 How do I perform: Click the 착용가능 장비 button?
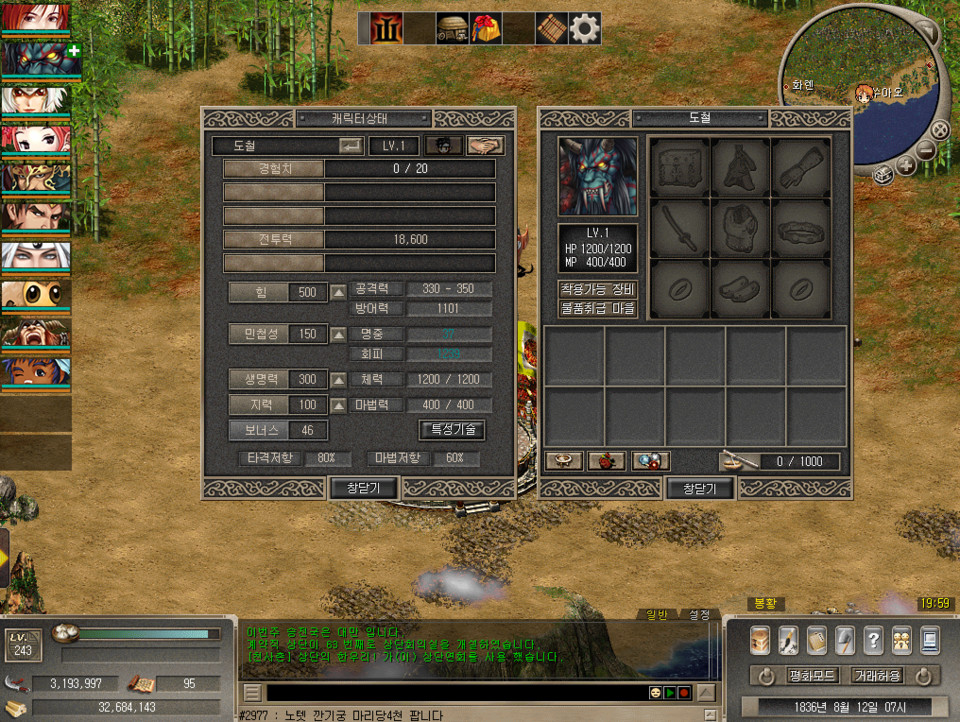click(x=597, y=290)
